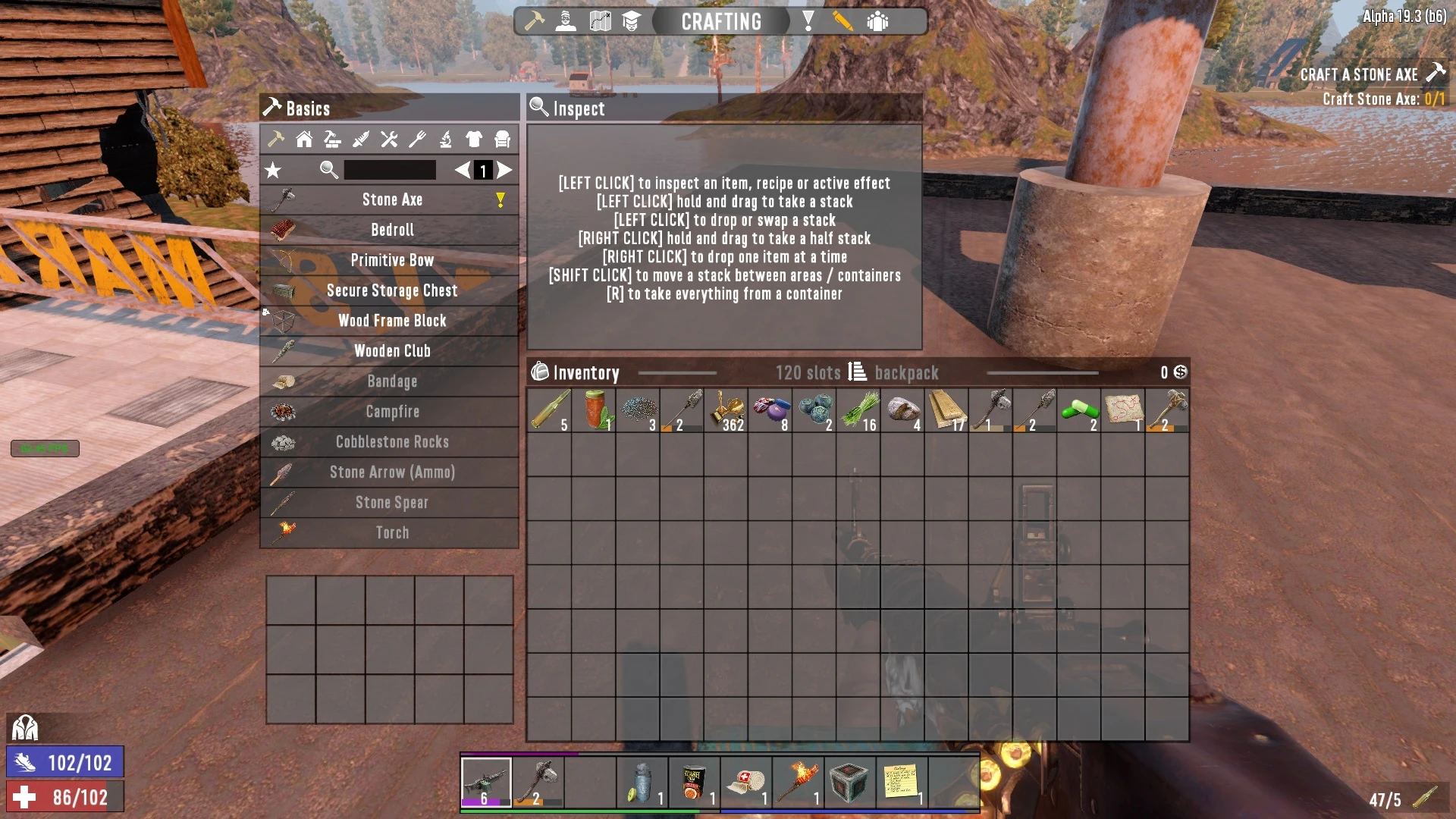The width and height of the screenshot is (1456, 819).
Task: Select the Secure Storage Chest recipe
Action: 391,290
